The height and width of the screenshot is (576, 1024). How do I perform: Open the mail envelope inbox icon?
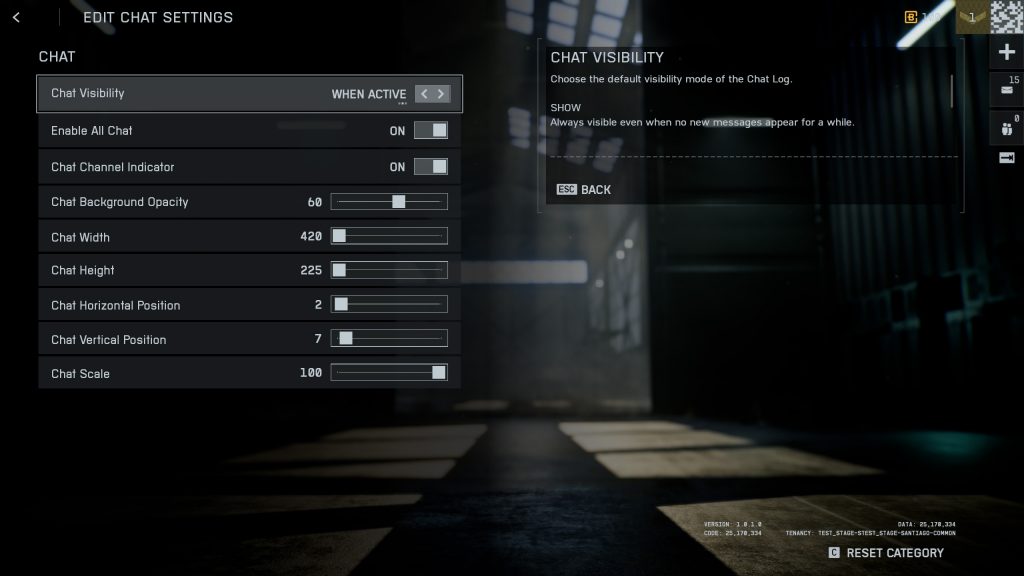1006,89
